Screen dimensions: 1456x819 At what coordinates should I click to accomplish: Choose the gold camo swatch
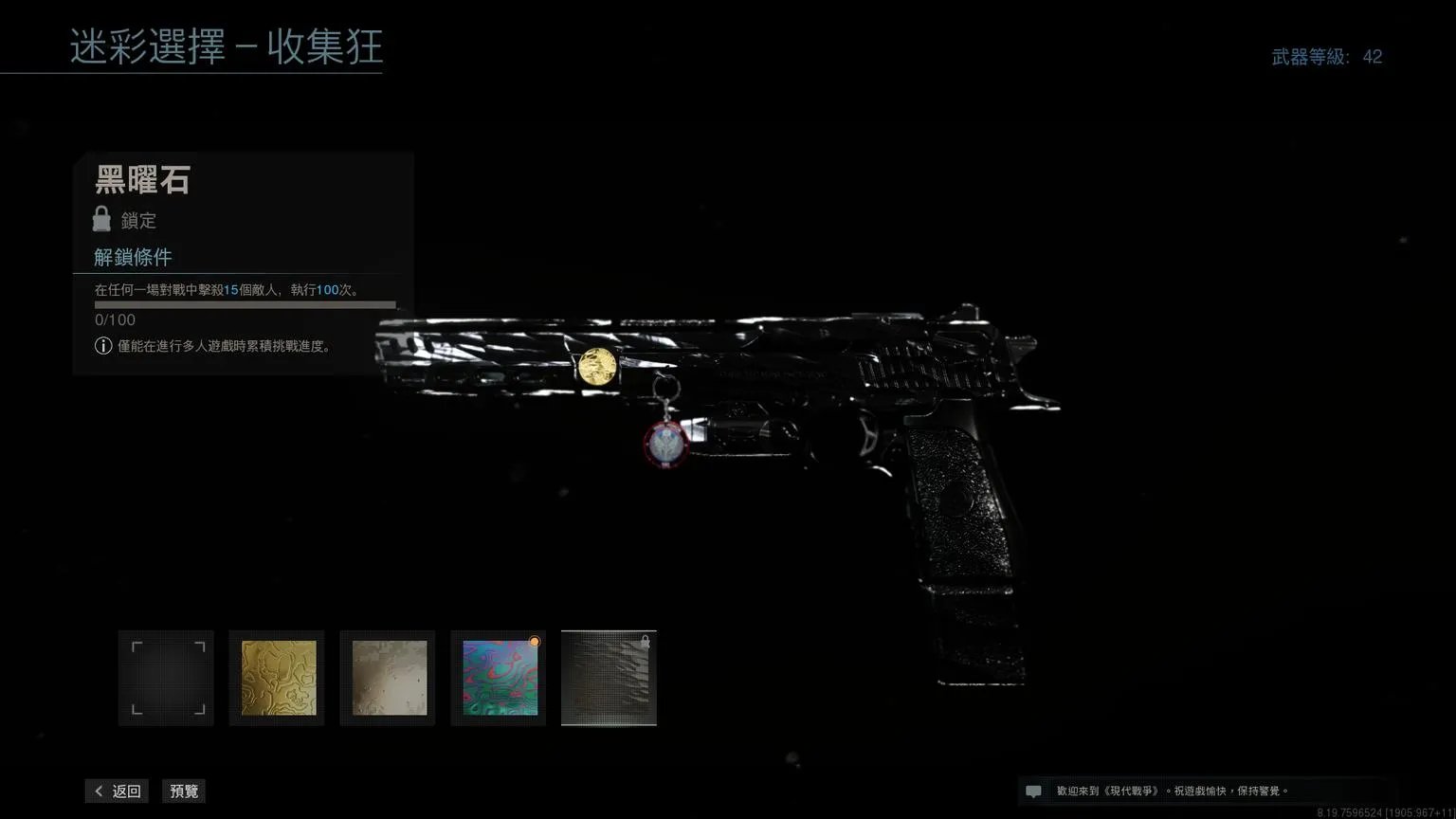277,678
